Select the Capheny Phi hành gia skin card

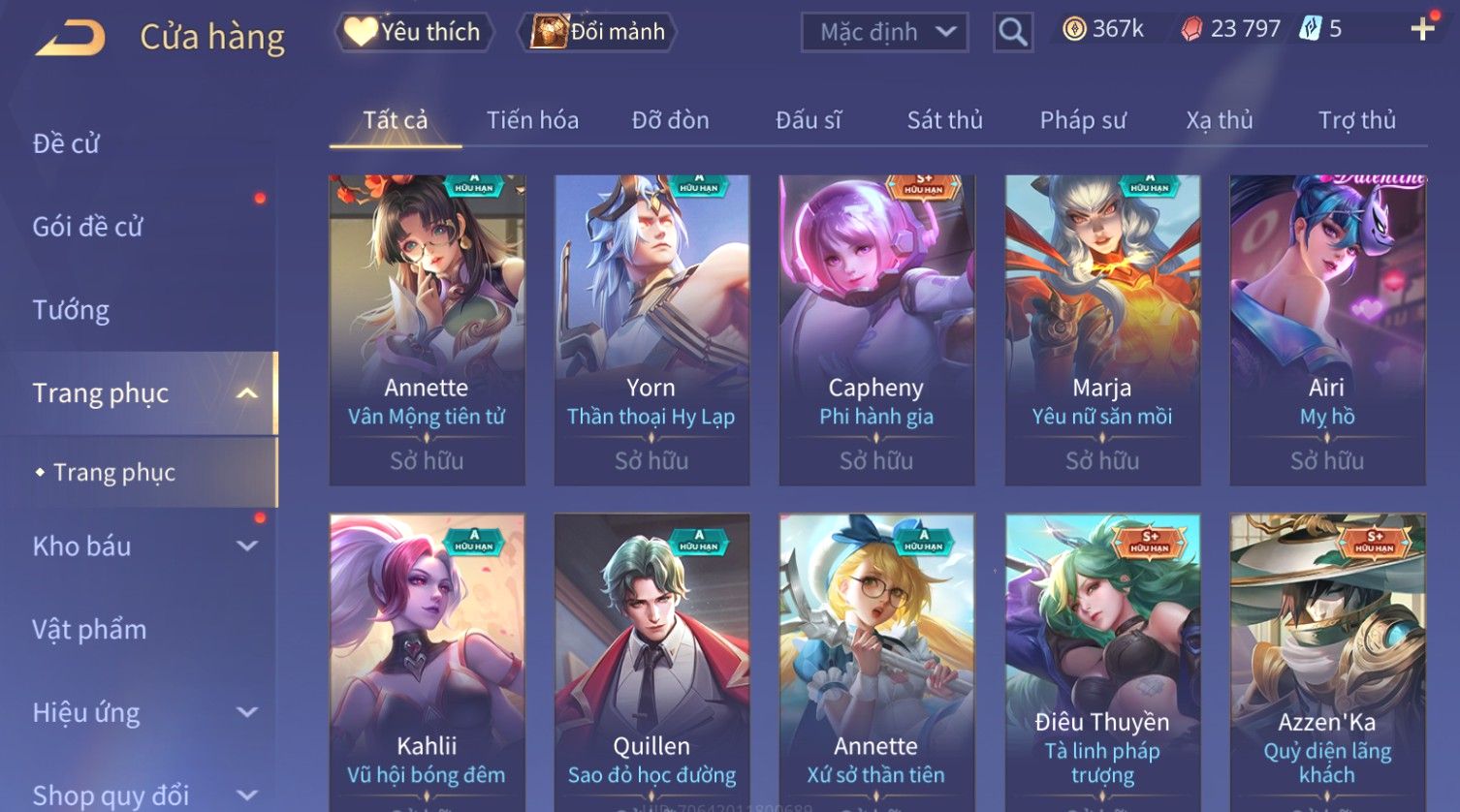pos(876,329)
